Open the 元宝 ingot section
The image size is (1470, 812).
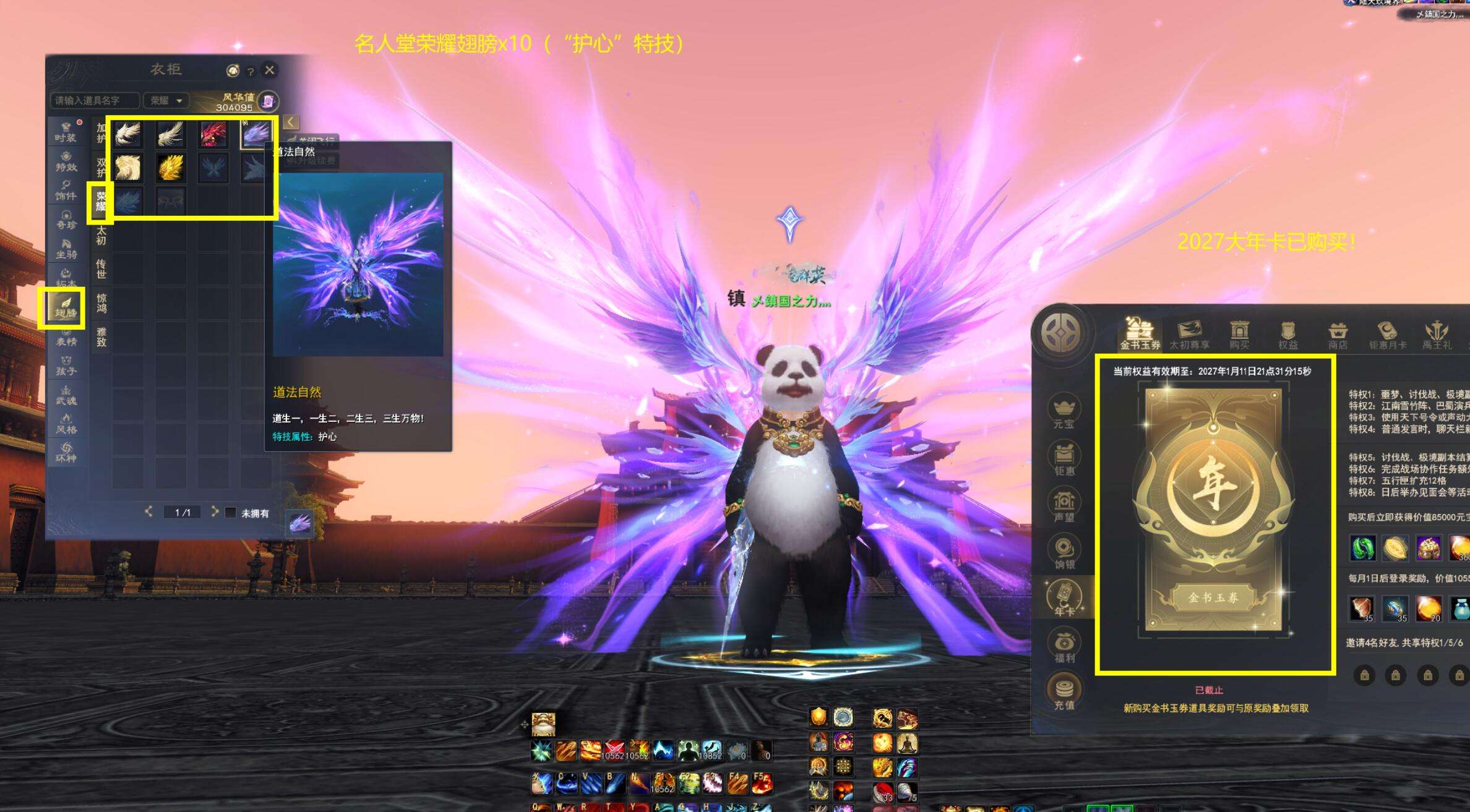[1064, 411]
